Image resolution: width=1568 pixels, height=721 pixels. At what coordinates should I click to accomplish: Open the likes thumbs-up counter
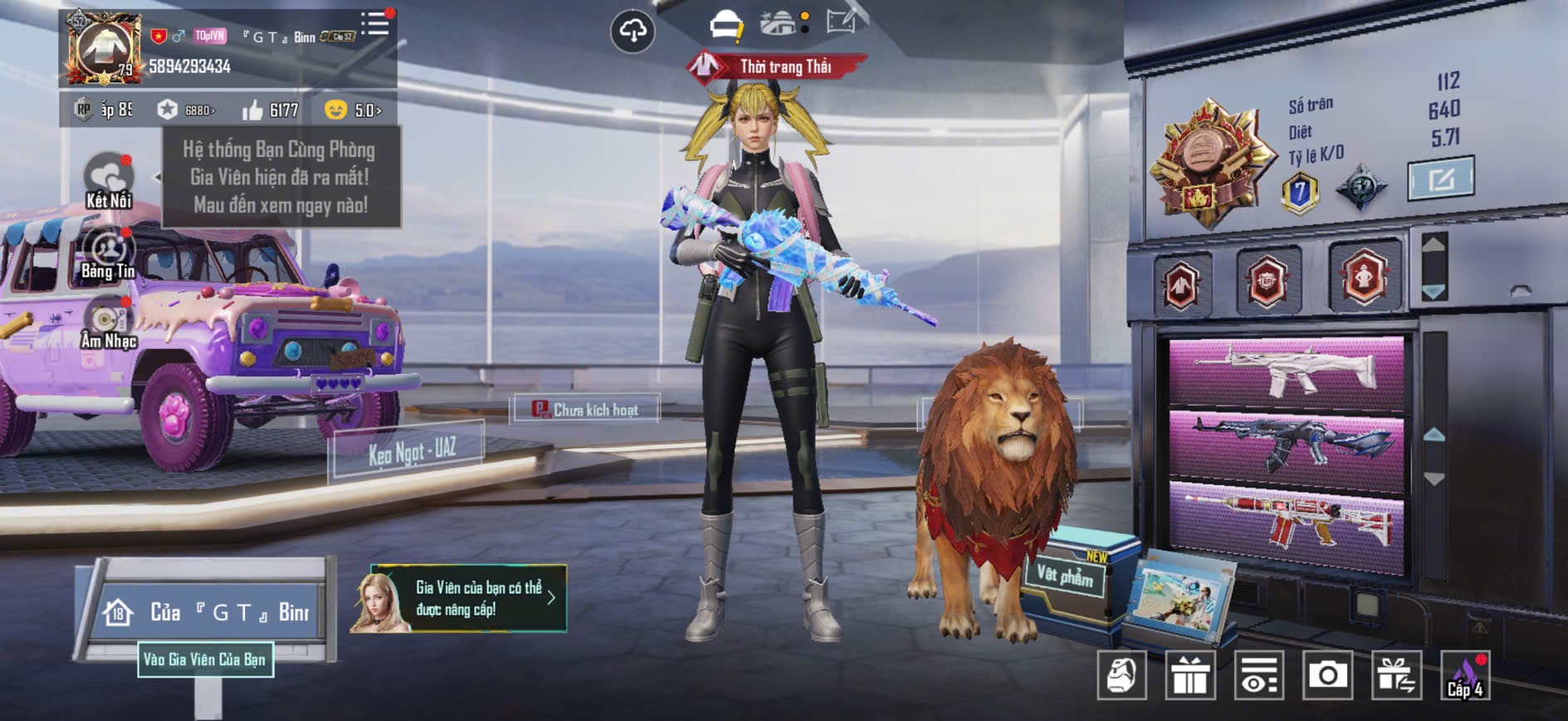click(271, 110)
